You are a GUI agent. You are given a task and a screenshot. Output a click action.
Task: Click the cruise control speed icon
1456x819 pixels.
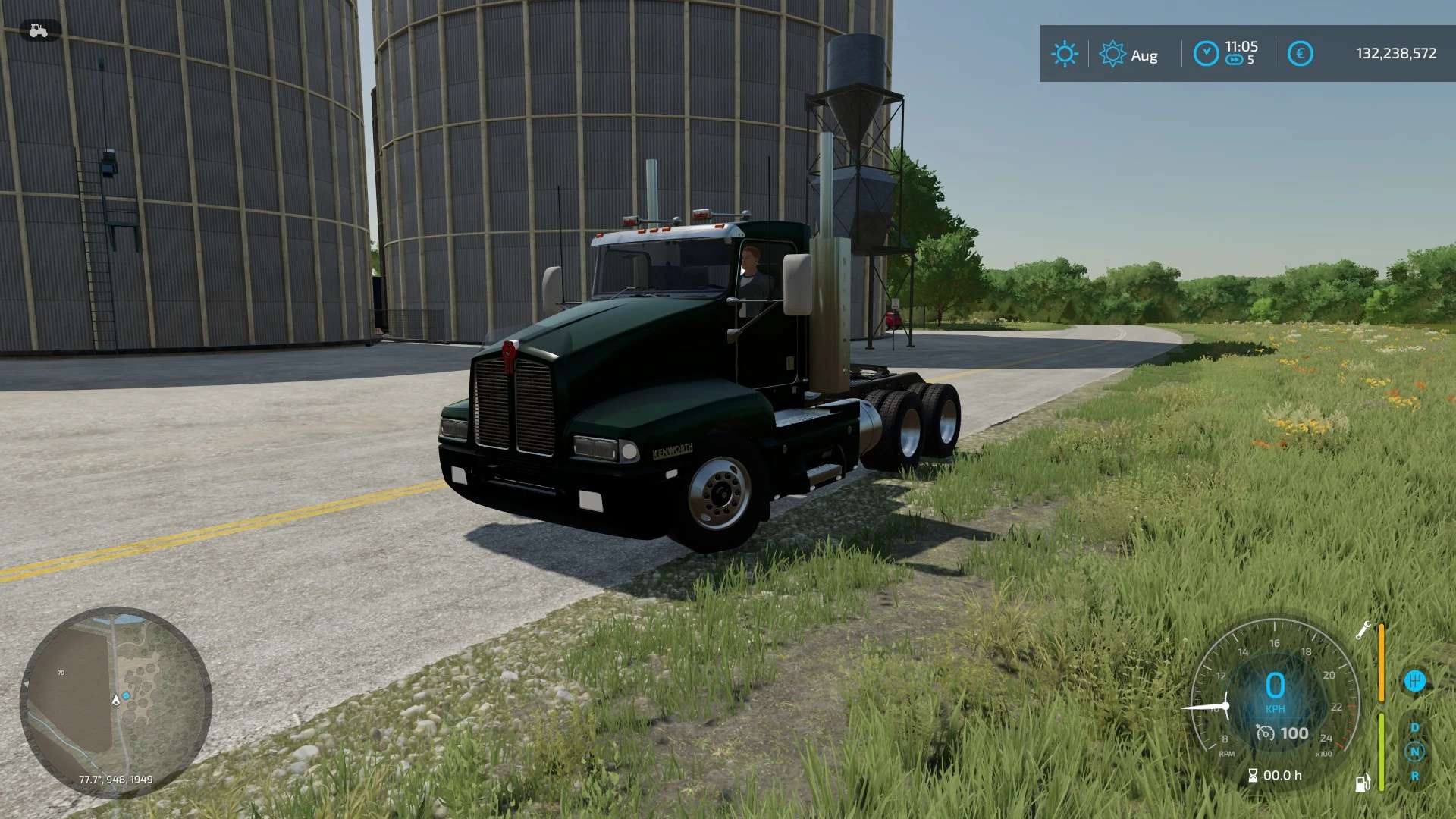point(1265,733)
